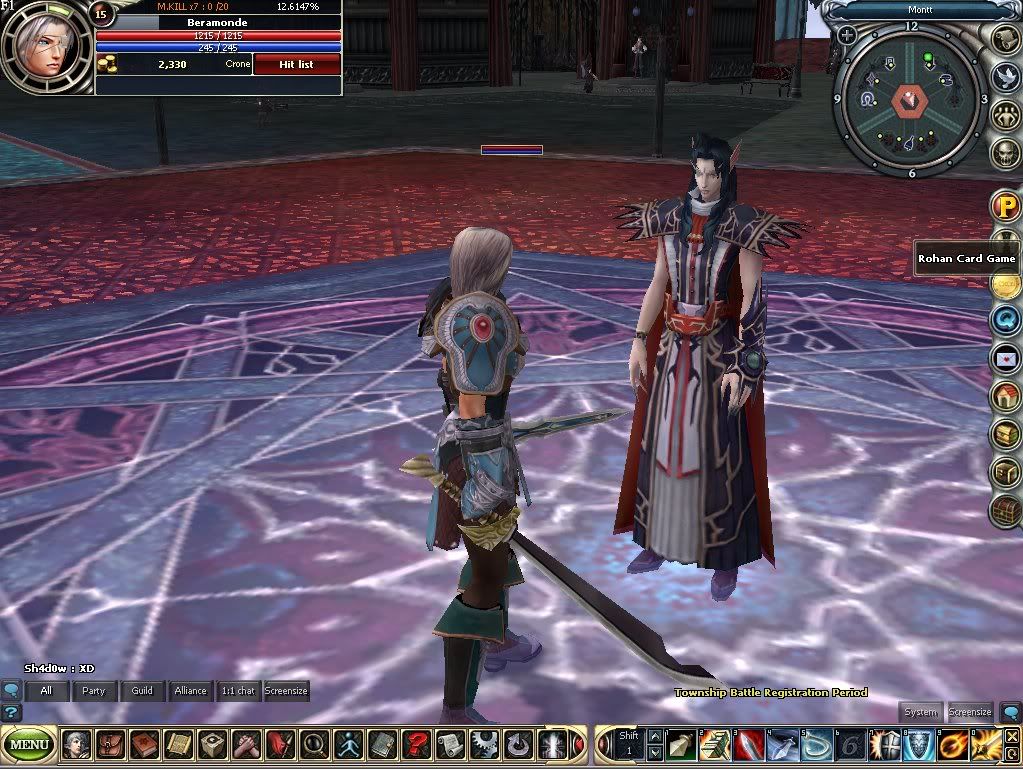
Task: Activate the red blade skill in slot 3
Action: 749,745
